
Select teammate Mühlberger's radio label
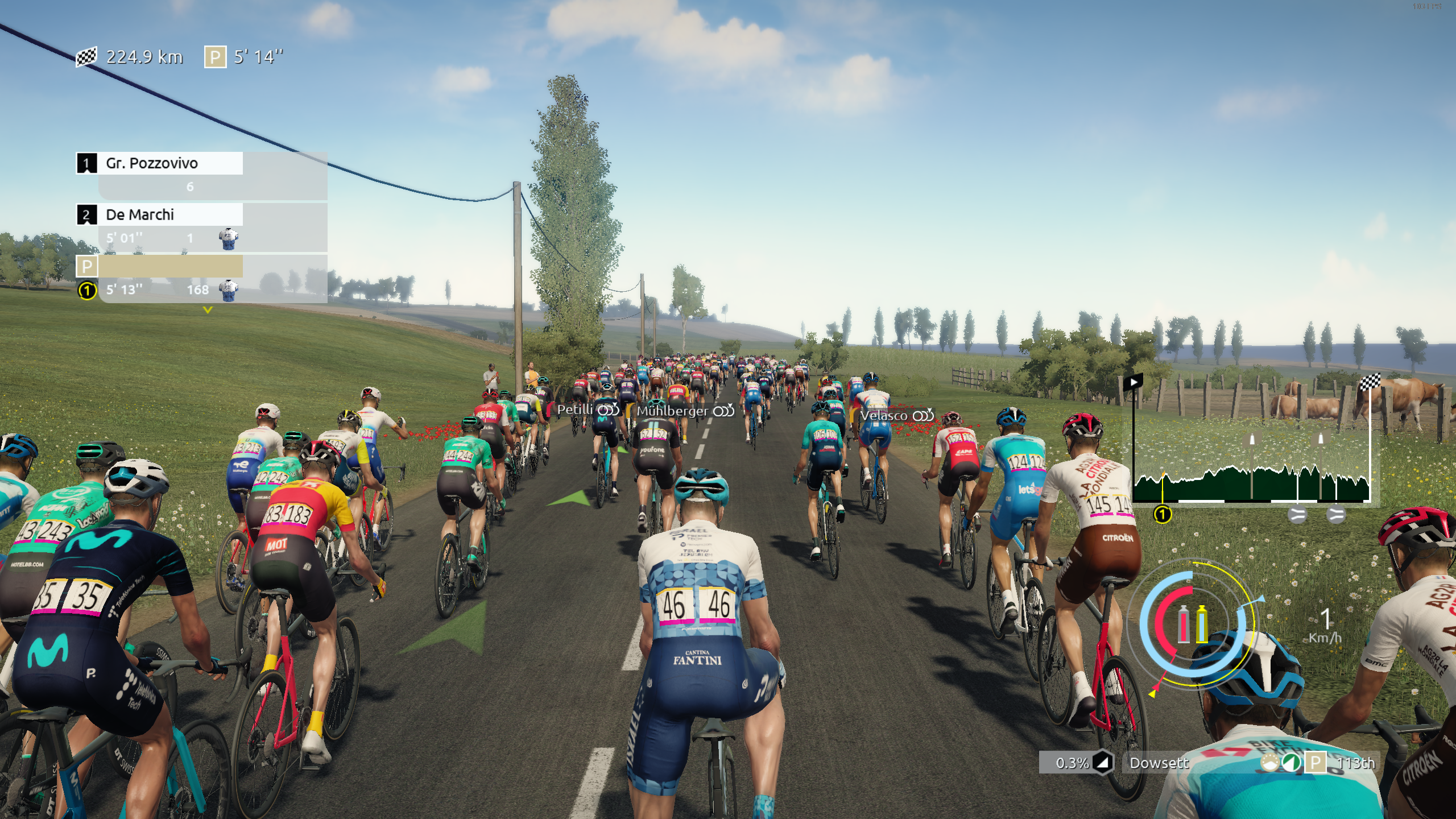click(x=685, y=411)
